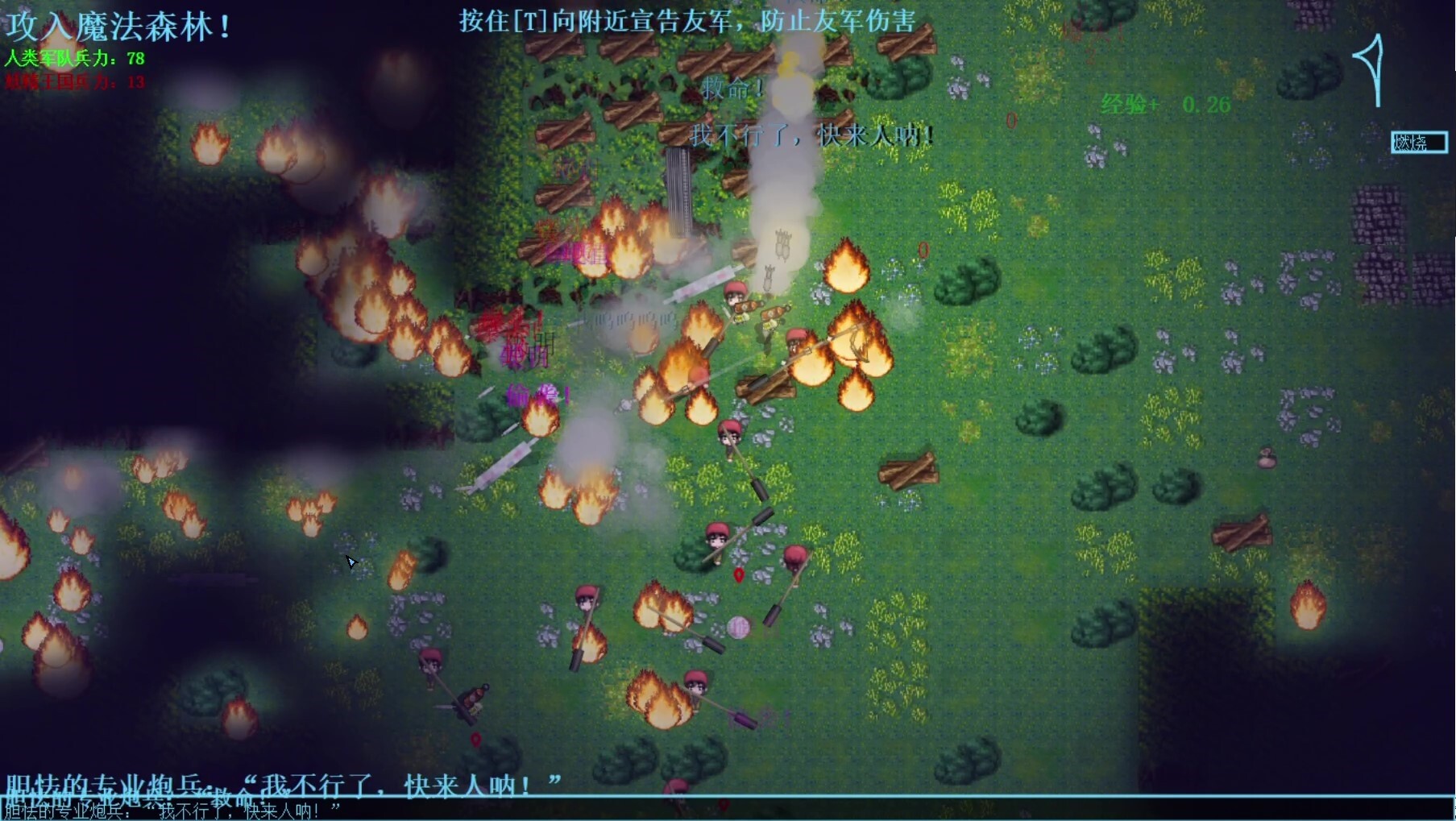
Task: Click the 人类军队兵力：78 troop counter
Action: (74, 59)
